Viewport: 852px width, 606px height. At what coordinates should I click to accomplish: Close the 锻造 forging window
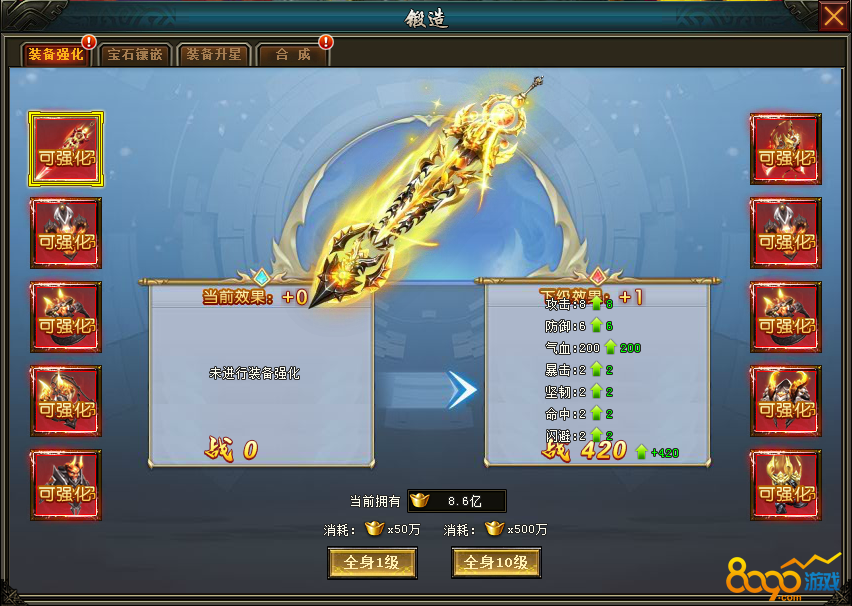coord(833,17)
